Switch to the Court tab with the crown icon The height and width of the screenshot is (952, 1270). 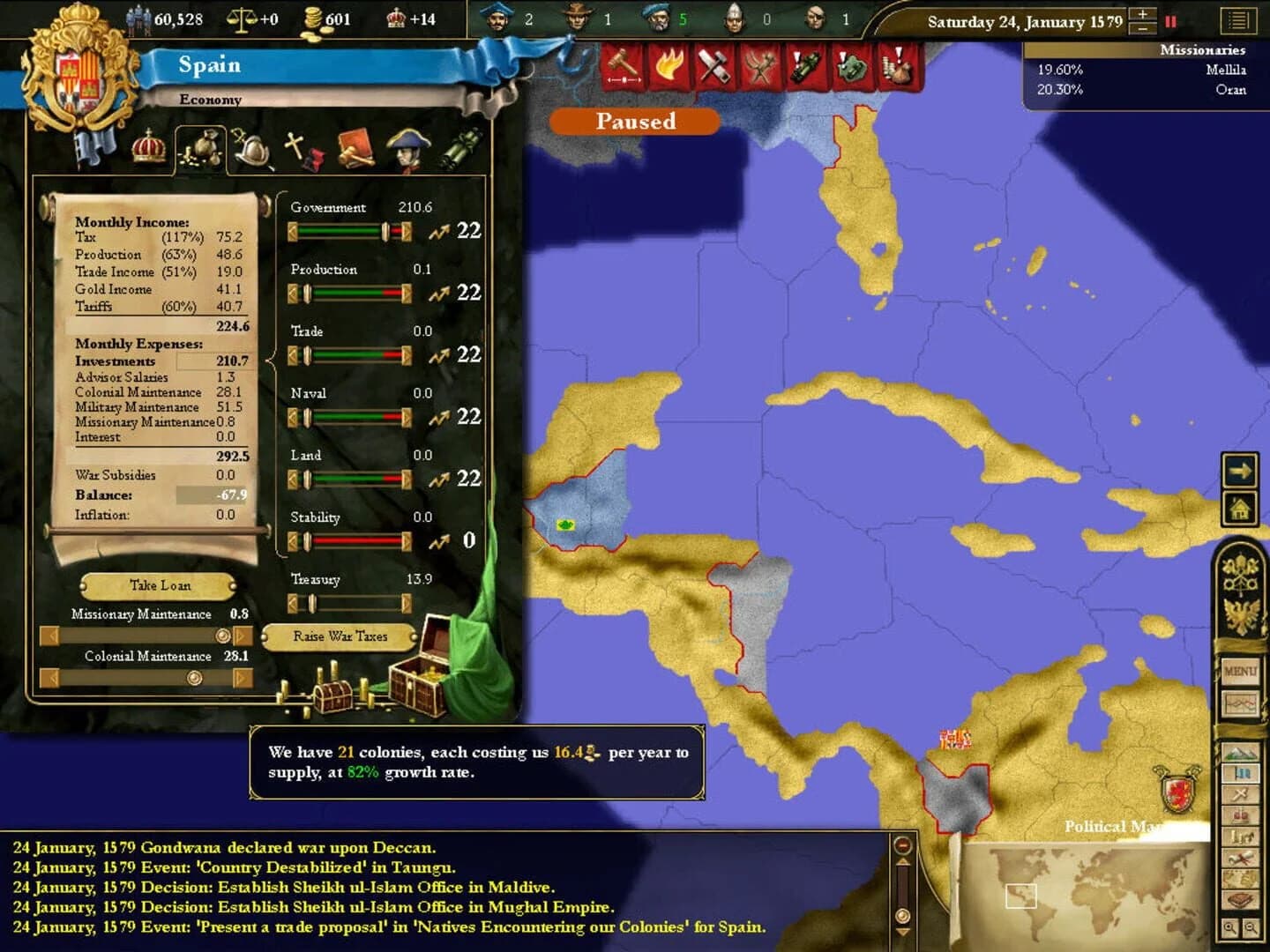(x=149, y=150)
